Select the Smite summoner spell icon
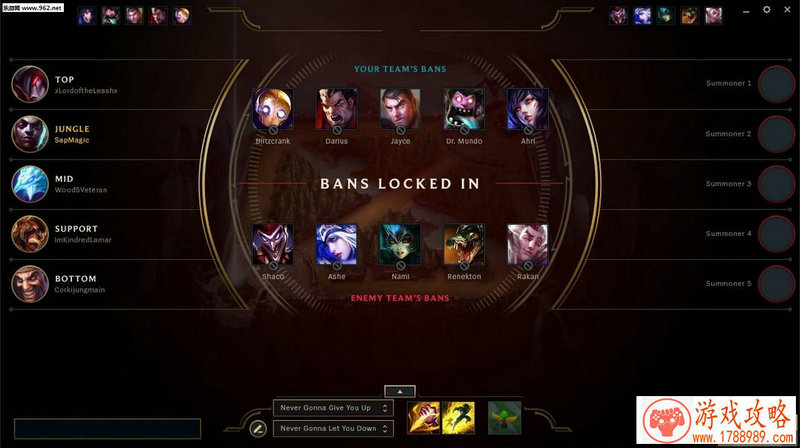This screenshot has width=800, height=448. [x=422, y=415]
